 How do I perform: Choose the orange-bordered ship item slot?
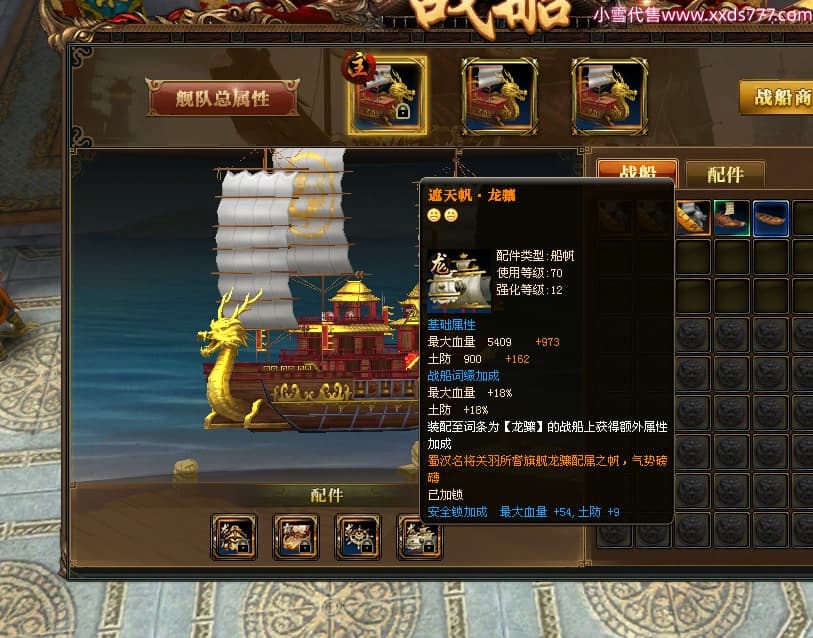(693, 218)
